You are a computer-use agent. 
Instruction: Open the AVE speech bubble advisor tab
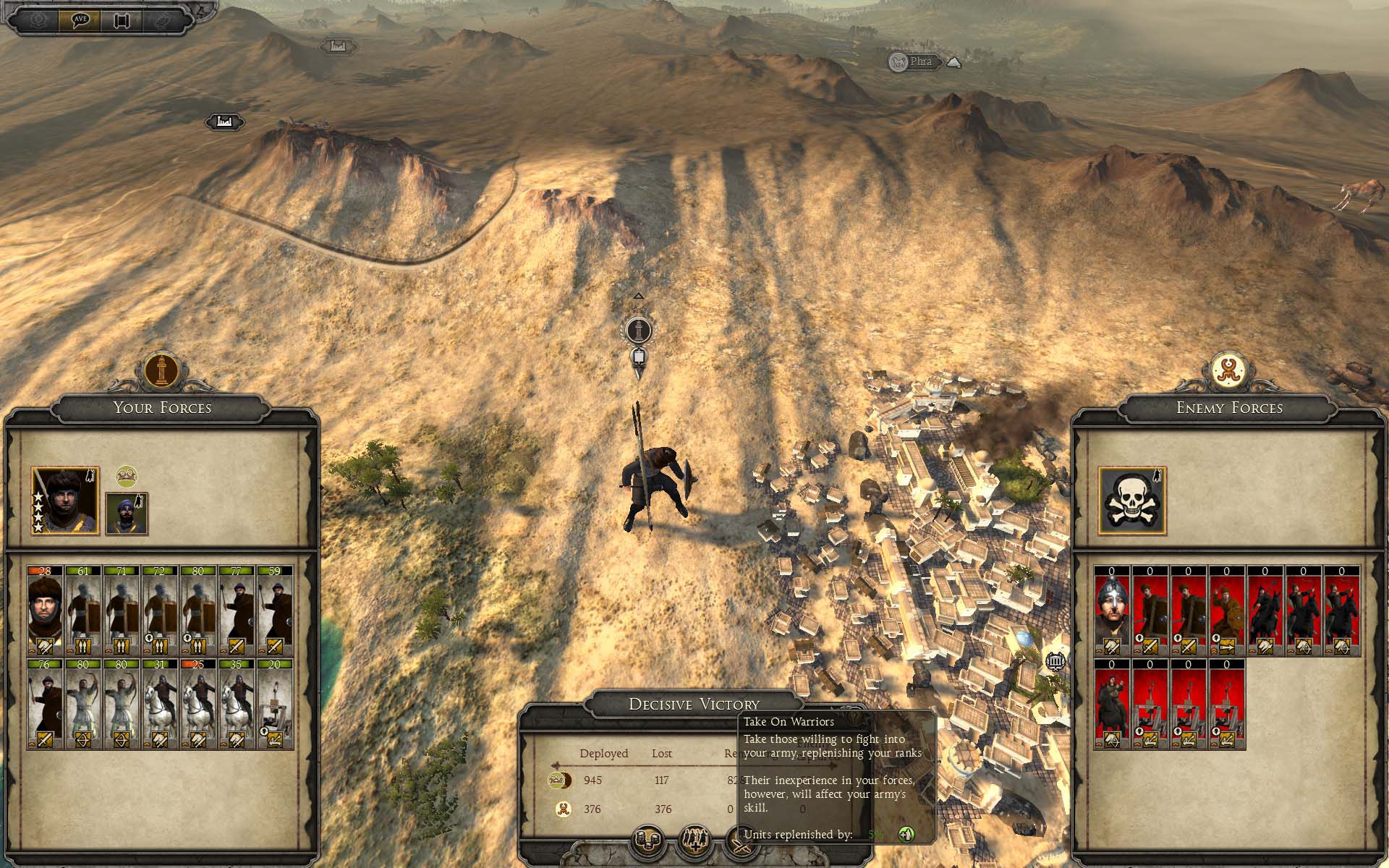pos(80,20)
